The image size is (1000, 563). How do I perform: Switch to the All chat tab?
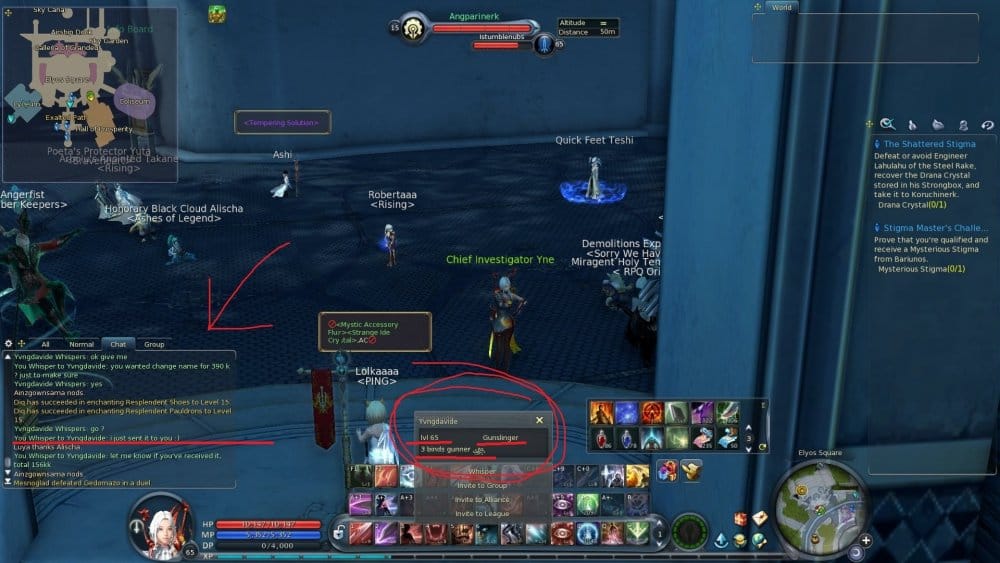click(45, 344)
